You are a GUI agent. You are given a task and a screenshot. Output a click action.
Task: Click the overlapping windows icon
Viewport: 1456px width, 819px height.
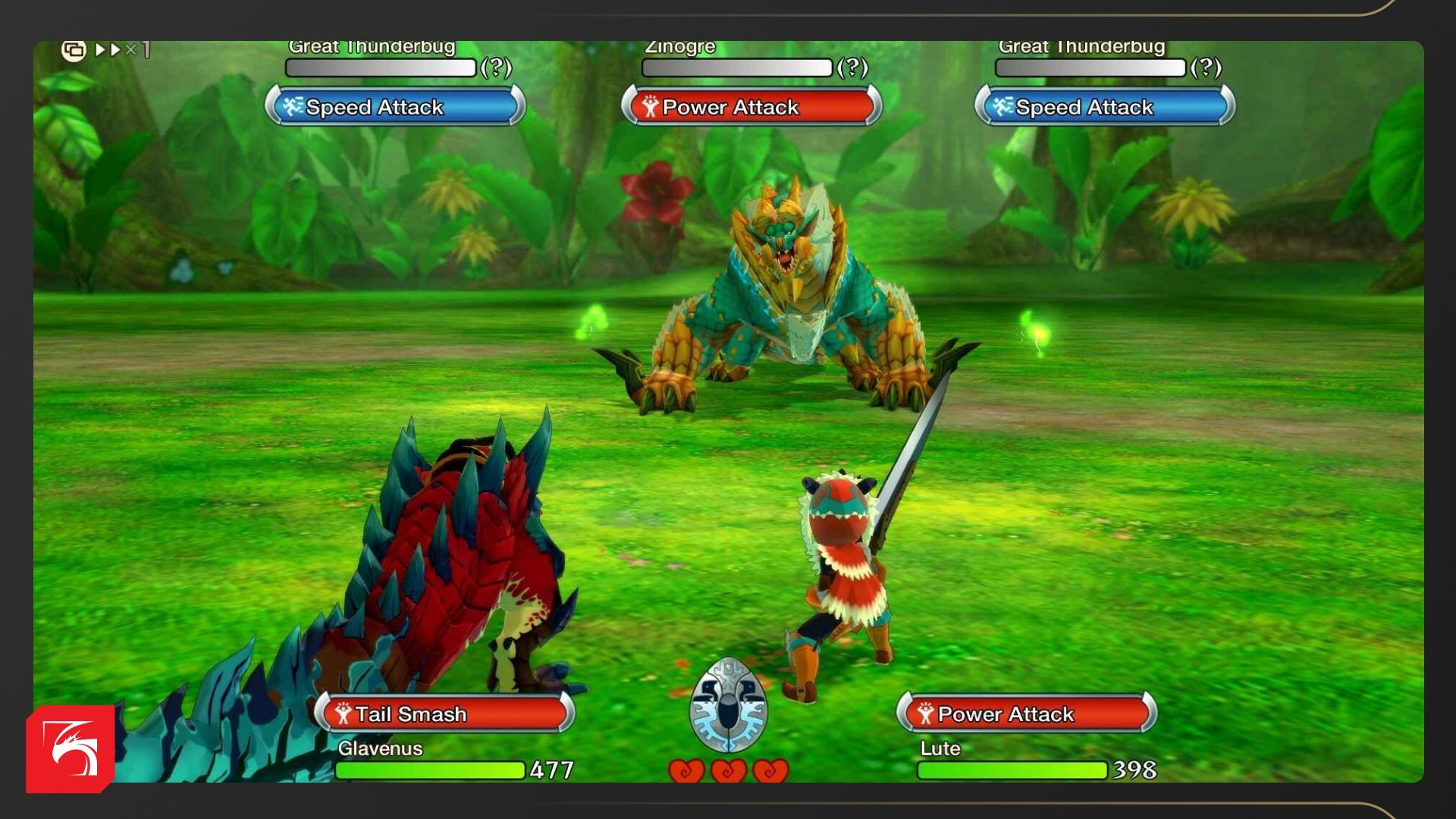click(74, 51)
